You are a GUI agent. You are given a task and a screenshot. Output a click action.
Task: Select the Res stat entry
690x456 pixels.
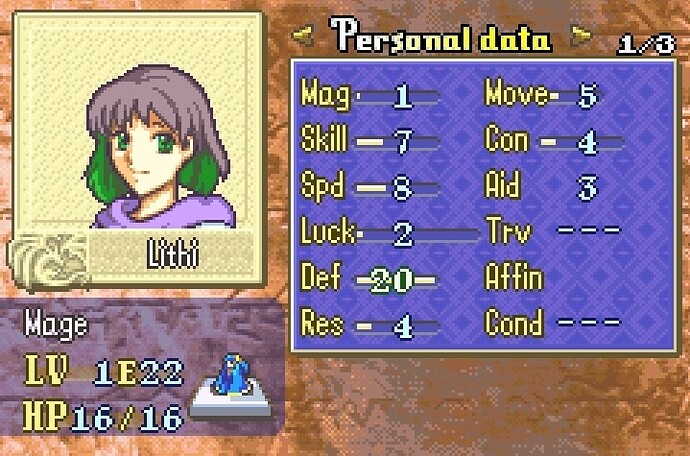click(x=369, y=324)
